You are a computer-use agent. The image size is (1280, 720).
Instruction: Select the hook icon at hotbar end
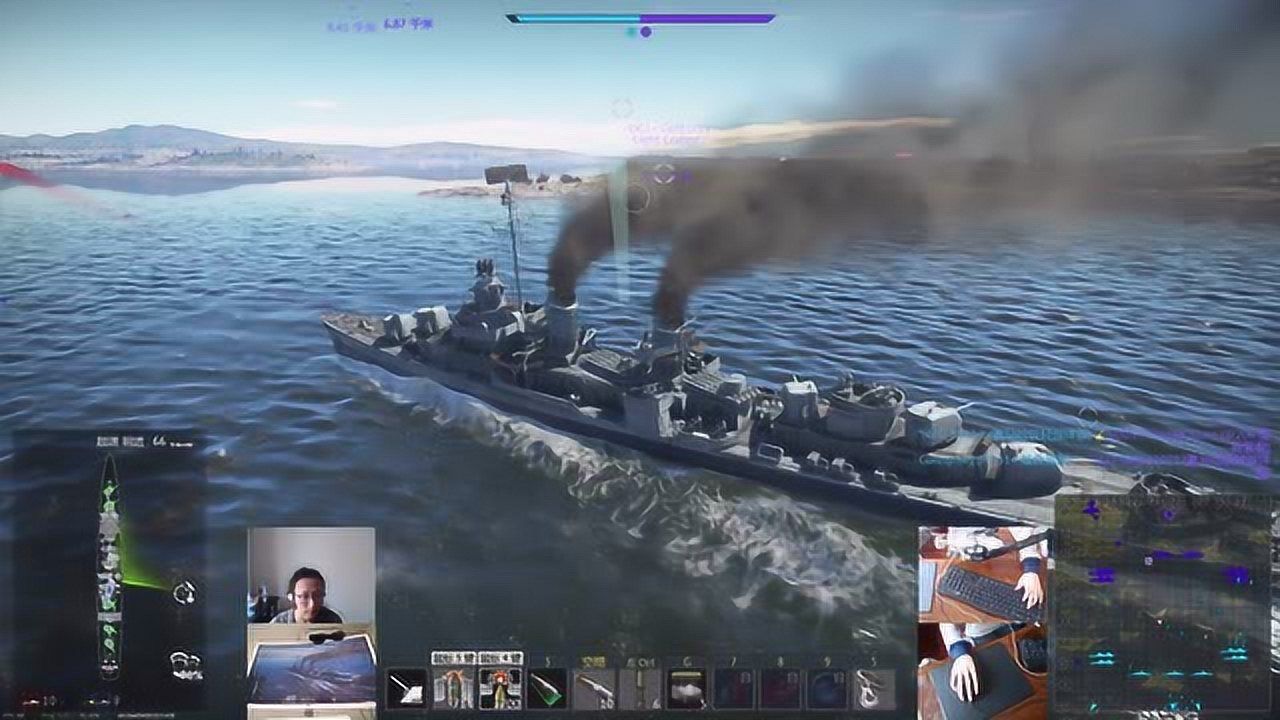pos(874,688)
